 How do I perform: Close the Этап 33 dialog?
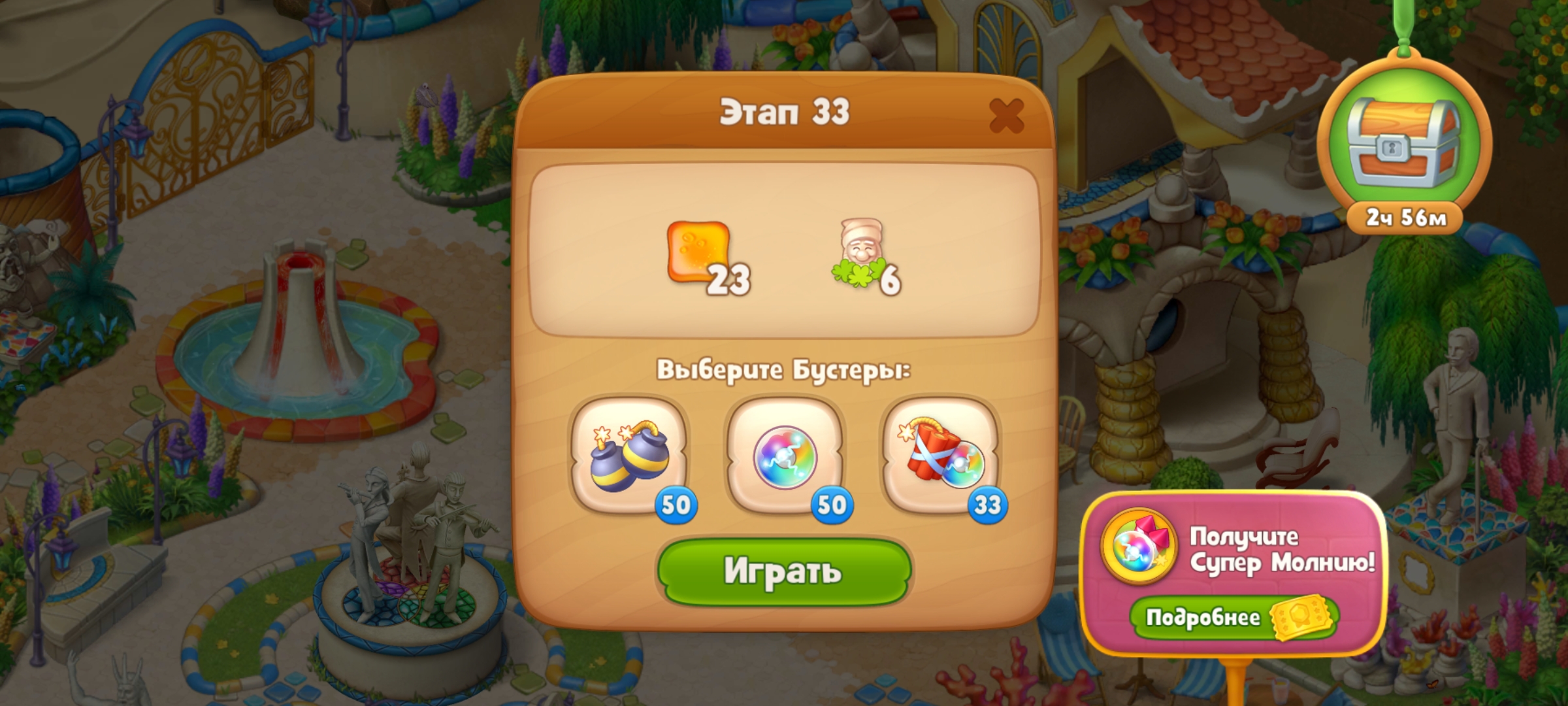pyautogui.click(x=1005, y=116)
